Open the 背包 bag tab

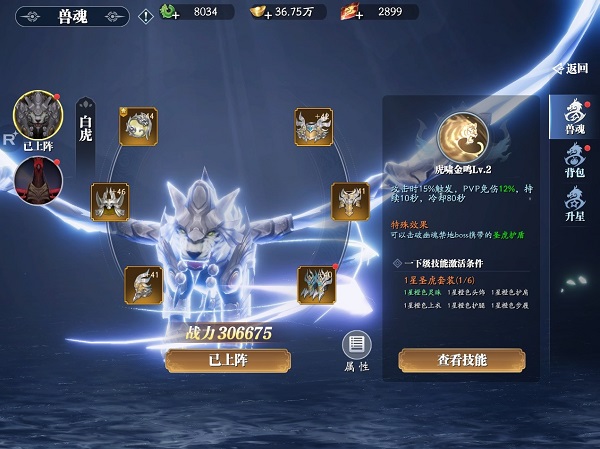[574, 161]
